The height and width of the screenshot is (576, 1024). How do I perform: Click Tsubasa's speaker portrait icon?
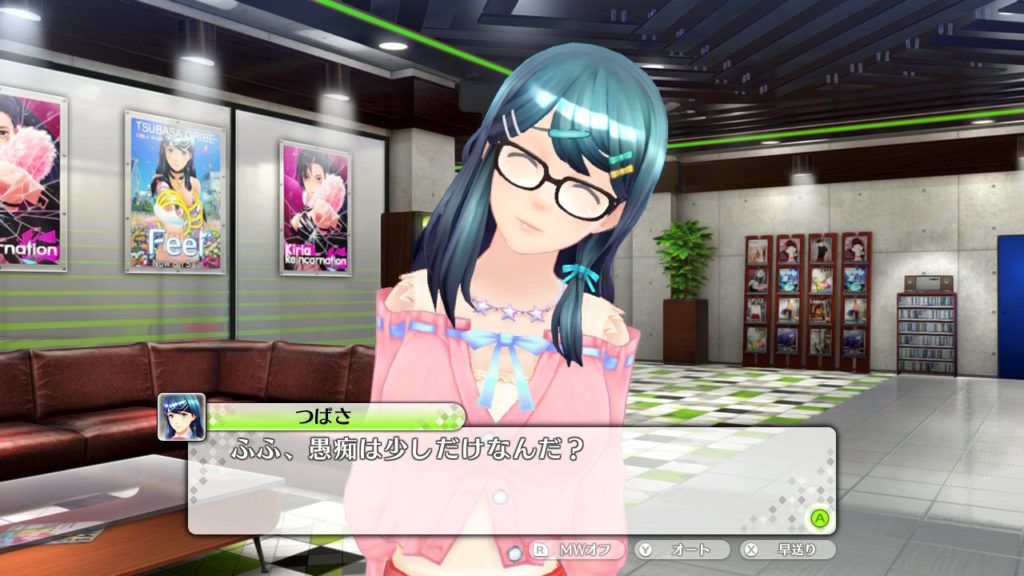[182, 417]
